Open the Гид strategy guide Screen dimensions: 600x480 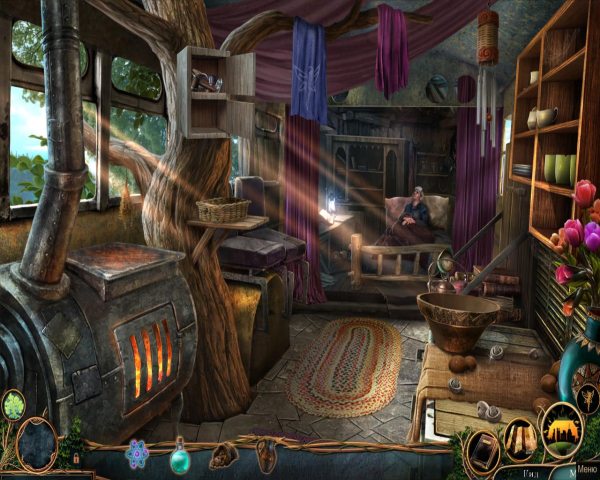click(x=529, y=472)
